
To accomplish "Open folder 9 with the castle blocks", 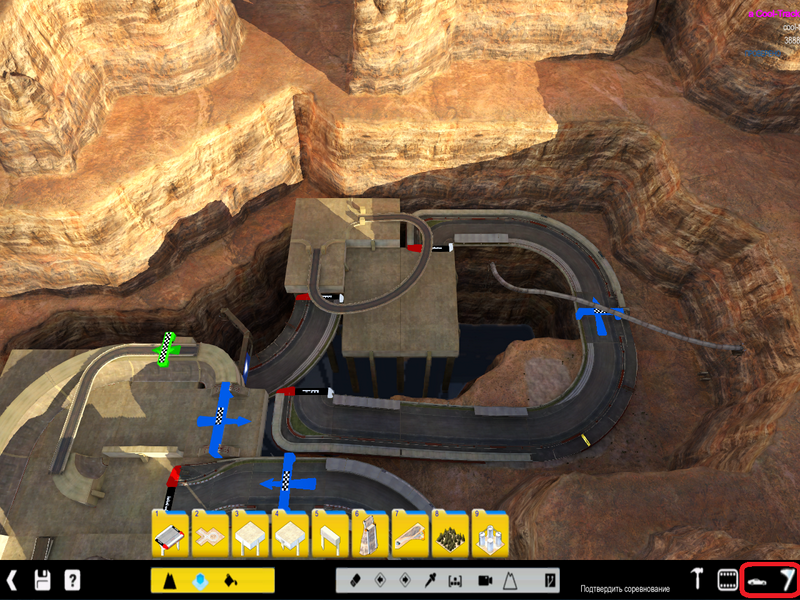I will (490, 535).
